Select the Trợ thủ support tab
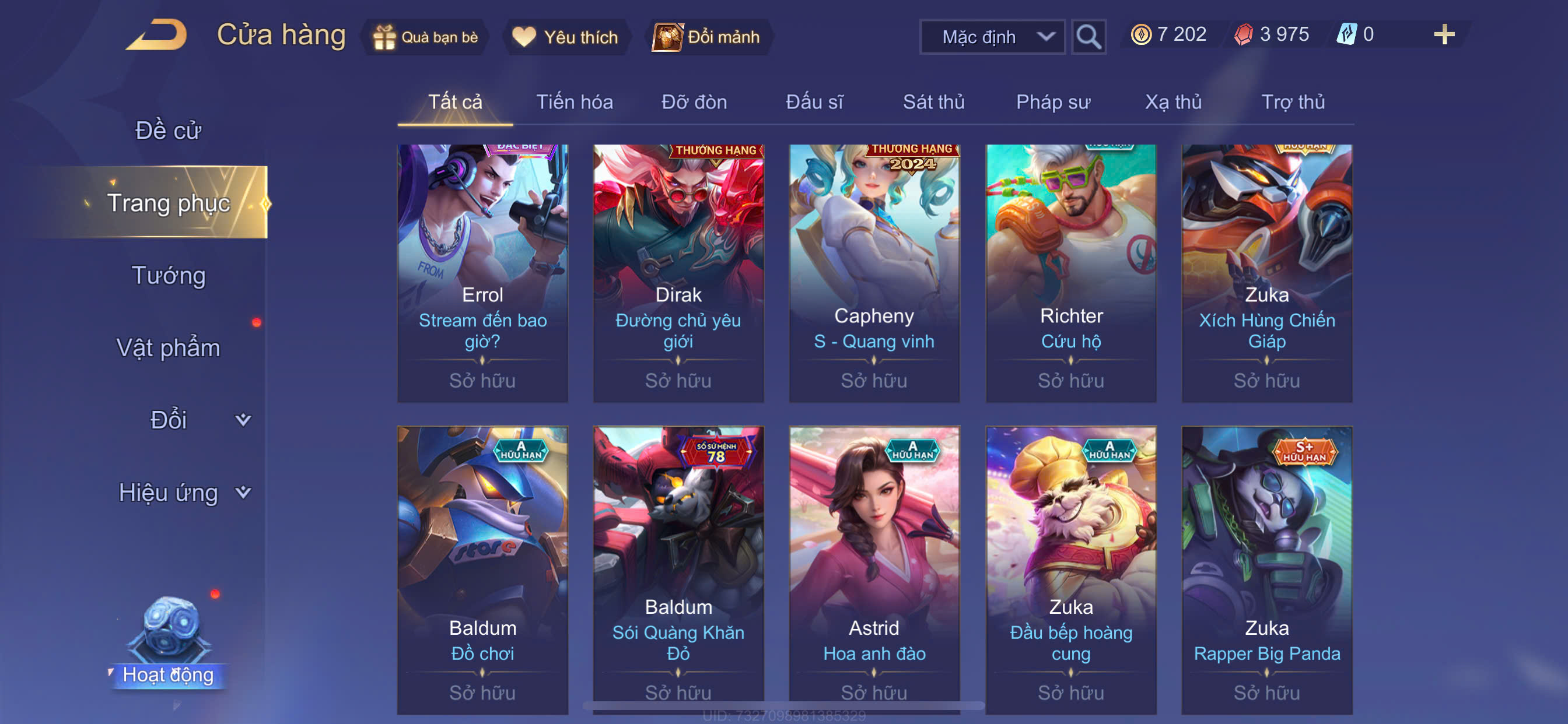The image size is (1568, 724). coord(1292,102)
